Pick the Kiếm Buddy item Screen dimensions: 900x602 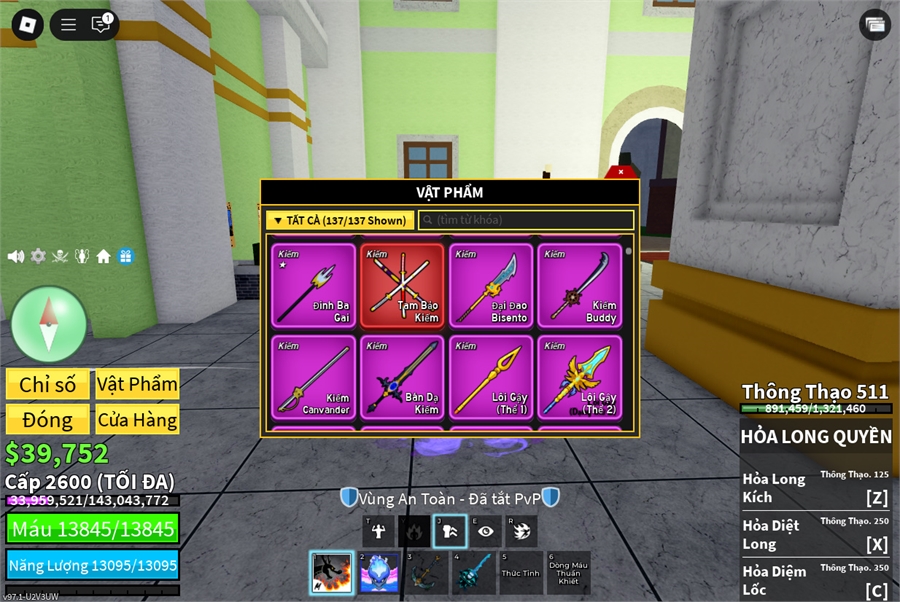579,285
